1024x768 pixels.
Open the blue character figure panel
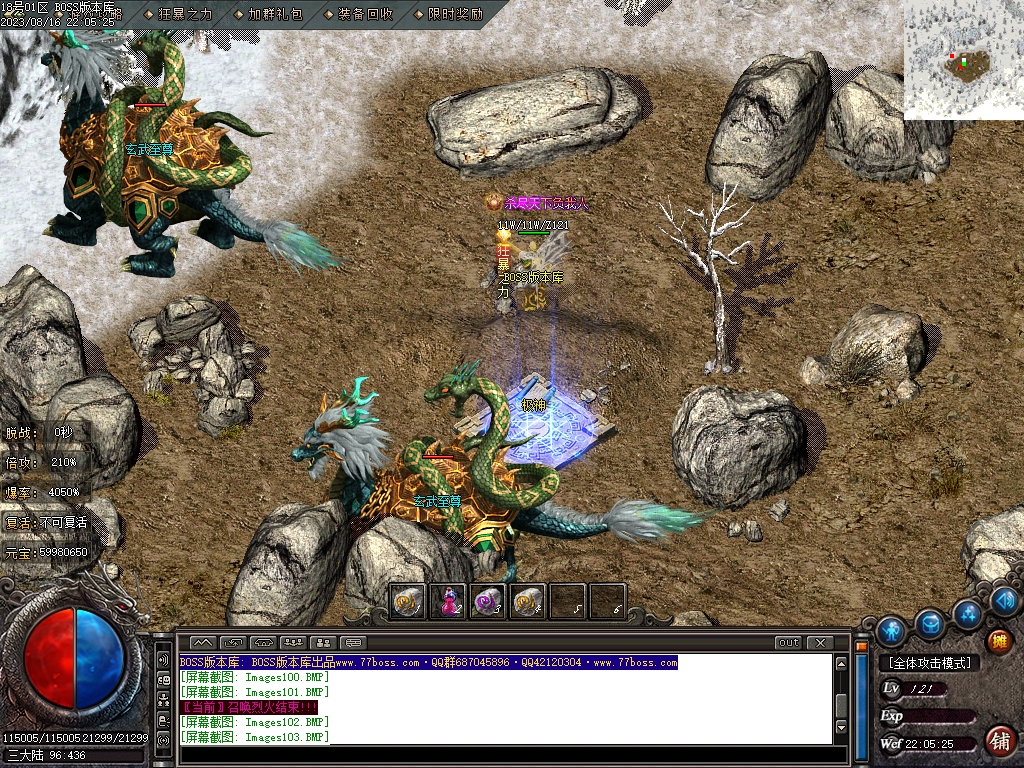point(891,631)
